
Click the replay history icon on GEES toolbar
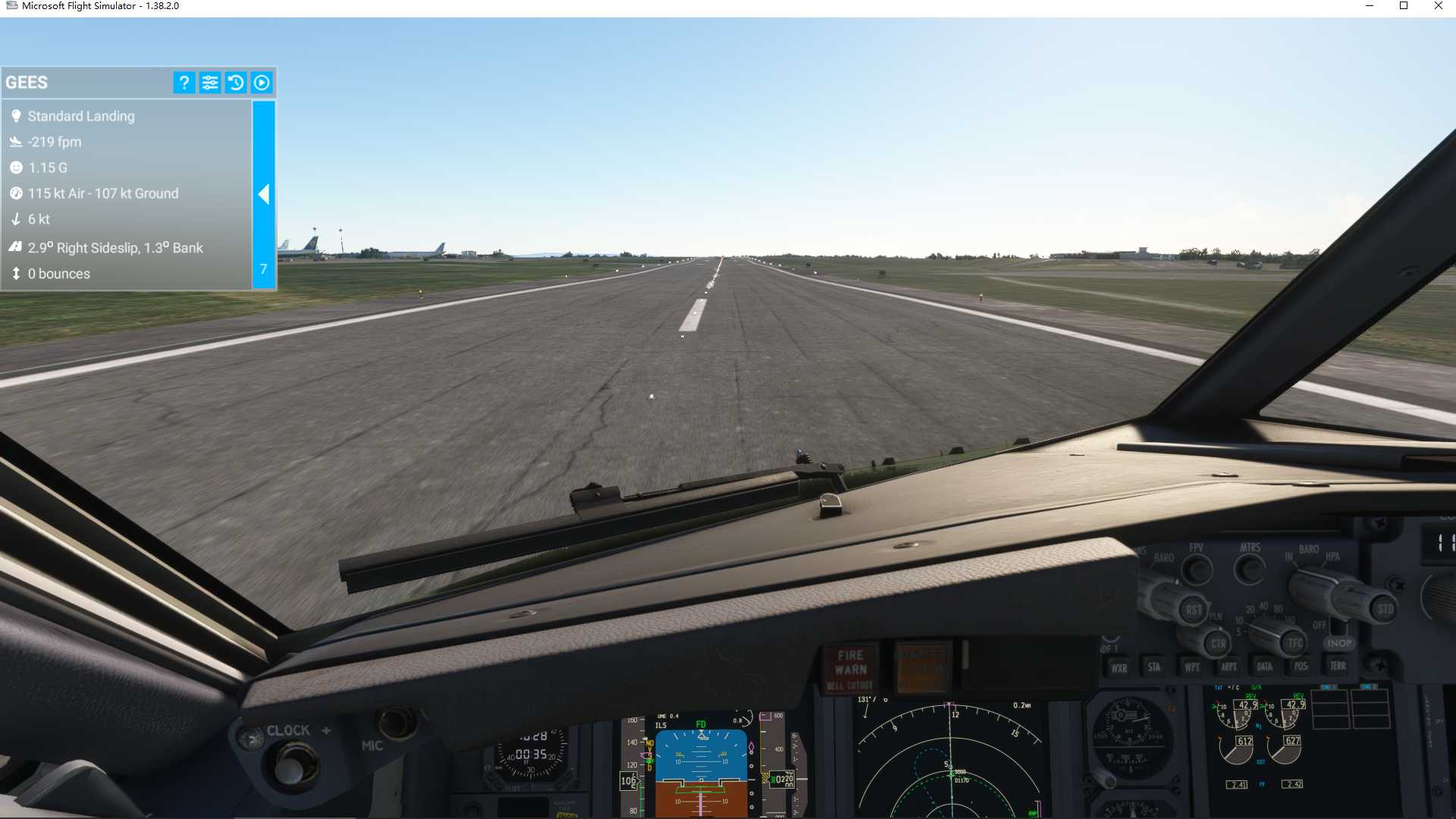[x=236, y=83]
